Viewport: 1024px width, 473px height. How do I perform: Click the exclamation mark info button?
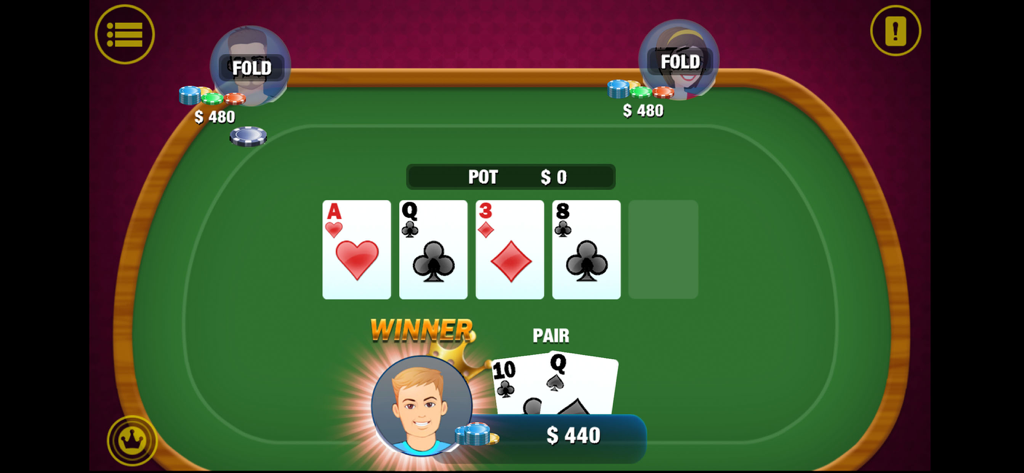[895, 31]
